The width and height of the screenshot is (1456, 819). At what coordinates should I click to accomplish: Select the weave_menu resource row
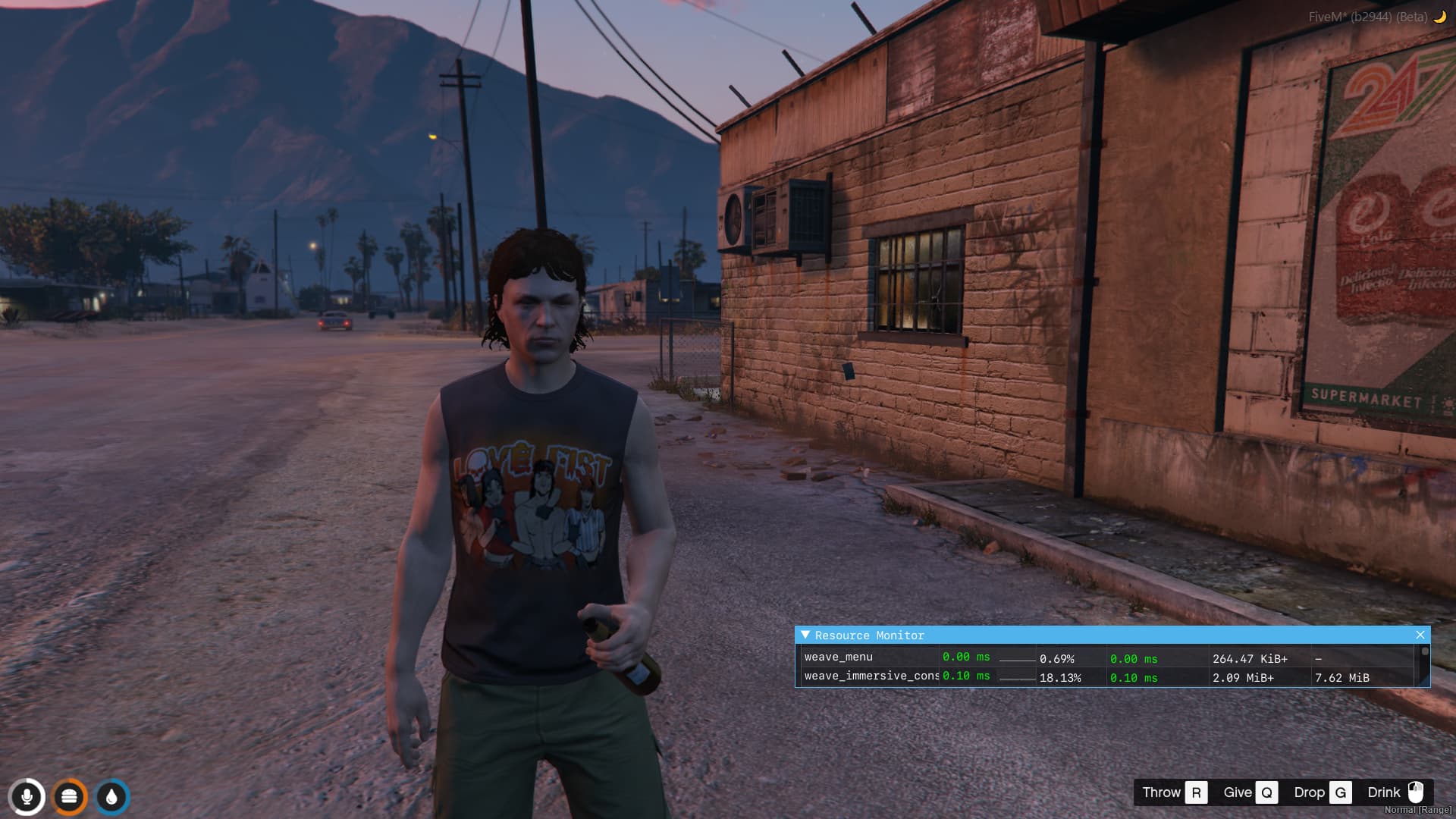[839, 657]
